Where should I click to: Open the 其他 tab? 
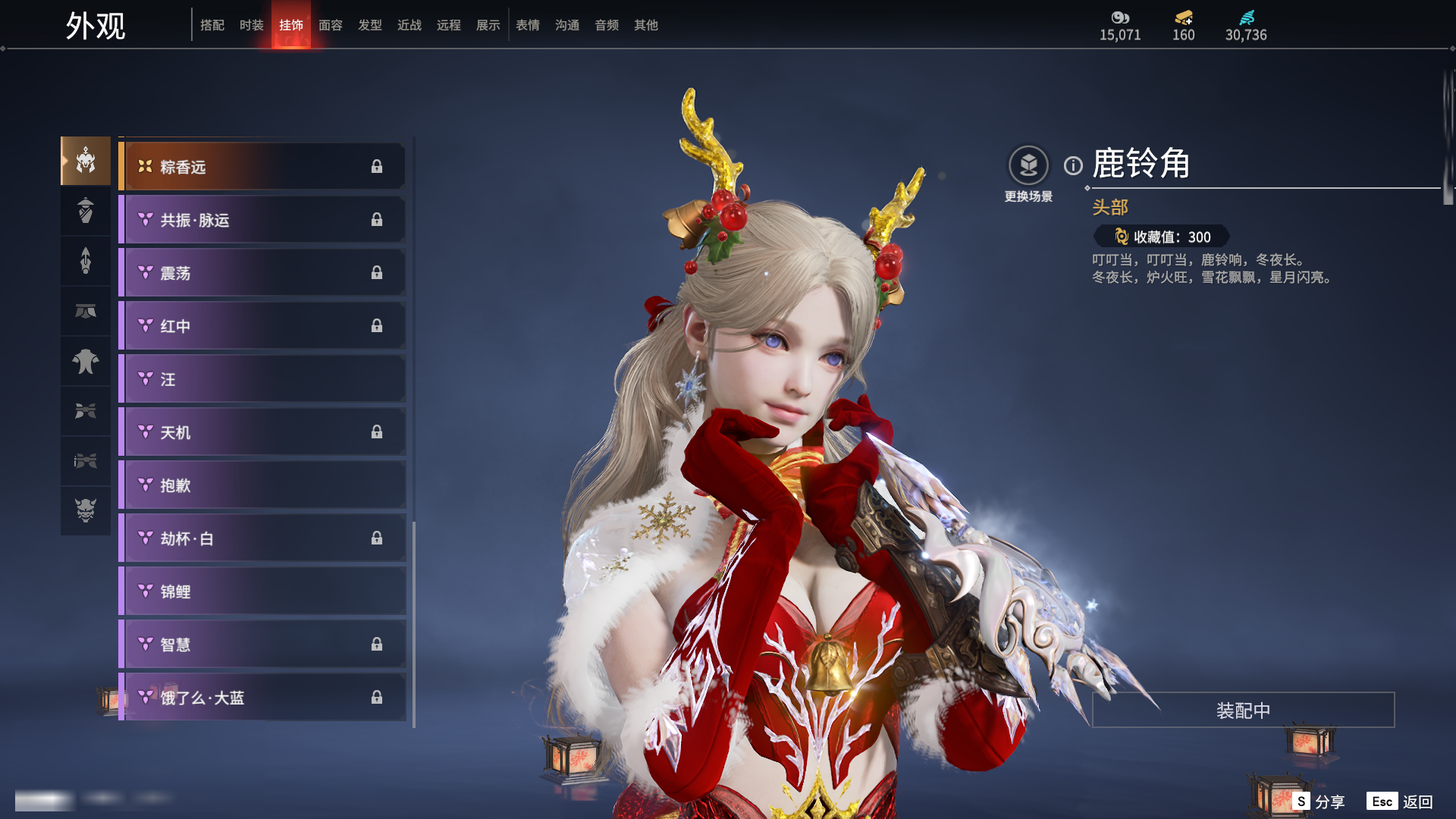tap(646, 25)
